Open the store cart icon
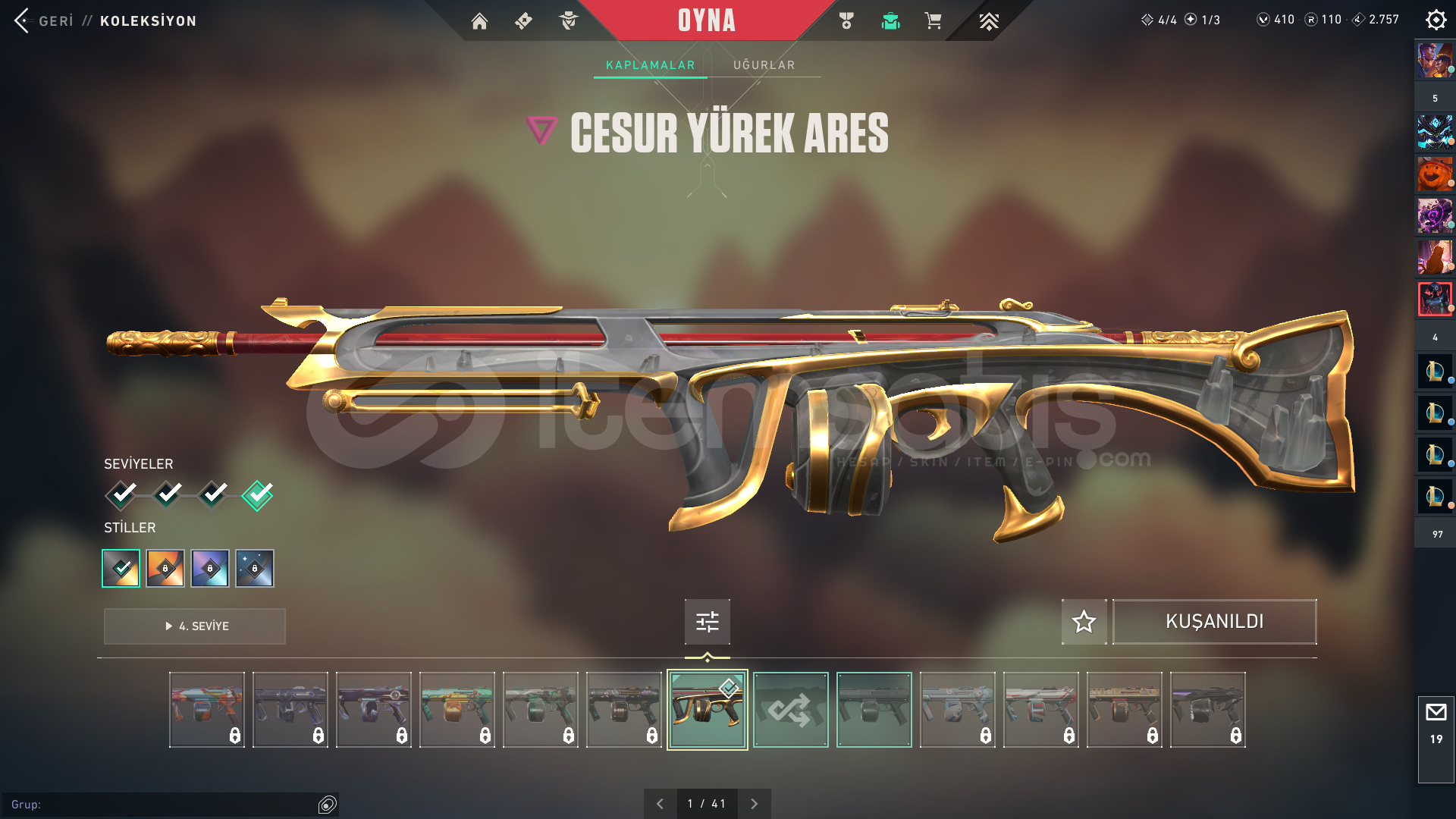 933,21
